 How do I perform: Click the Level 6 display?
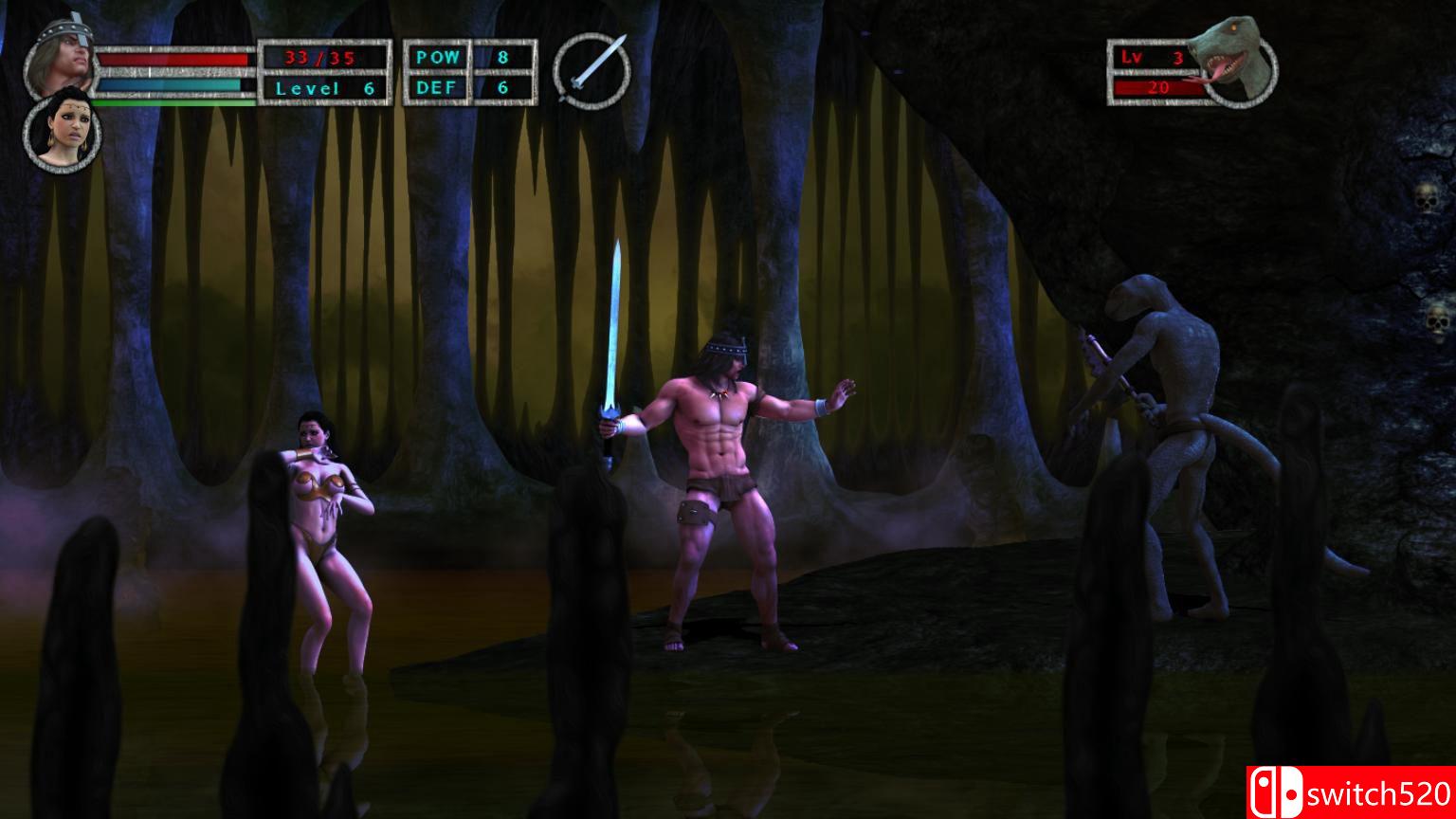(326, 87)
